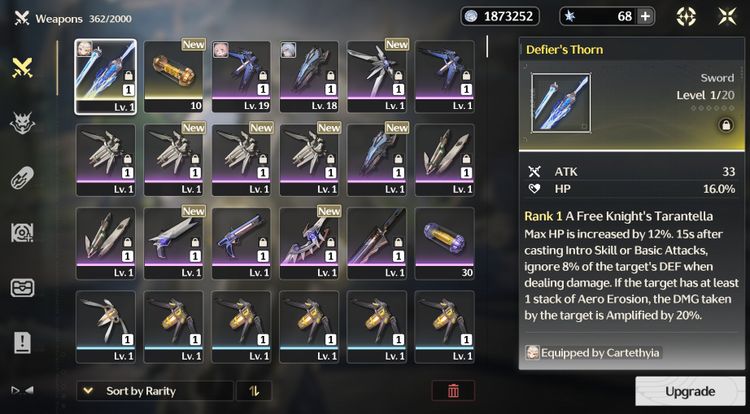Open the exclamation mark quest items tab
The width and height of the screenshot is (750, 414).
(22, 343)
